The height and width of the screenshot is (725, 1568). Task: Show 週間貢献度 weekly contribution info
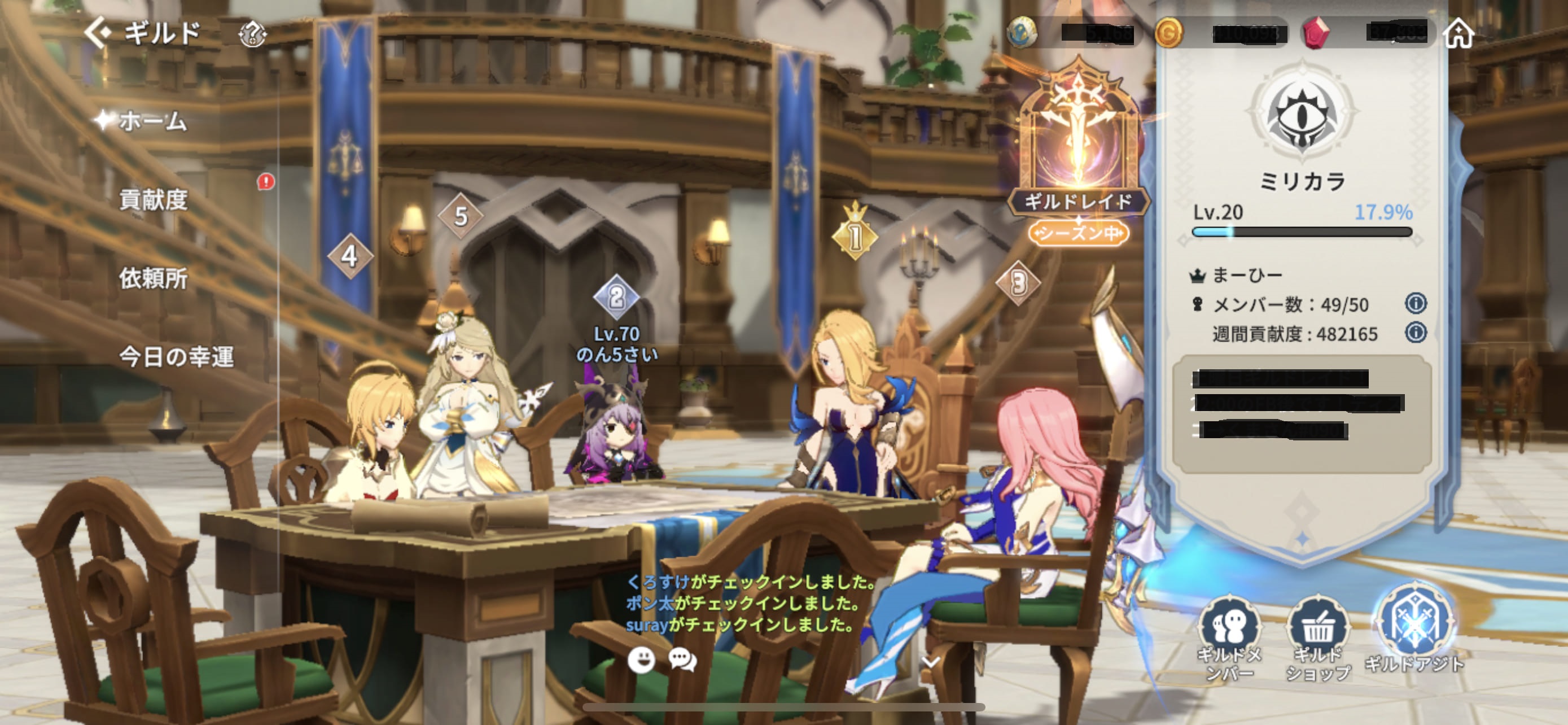(x=1416, y=333)
